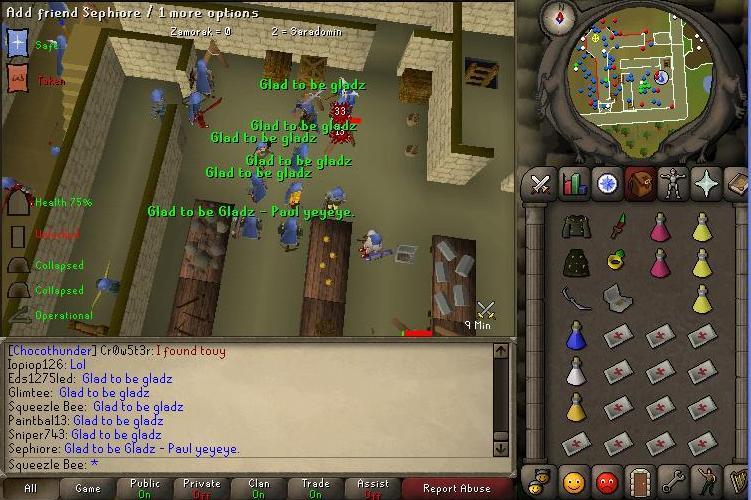Switch to the Stats tab

(x=575, y=185)
